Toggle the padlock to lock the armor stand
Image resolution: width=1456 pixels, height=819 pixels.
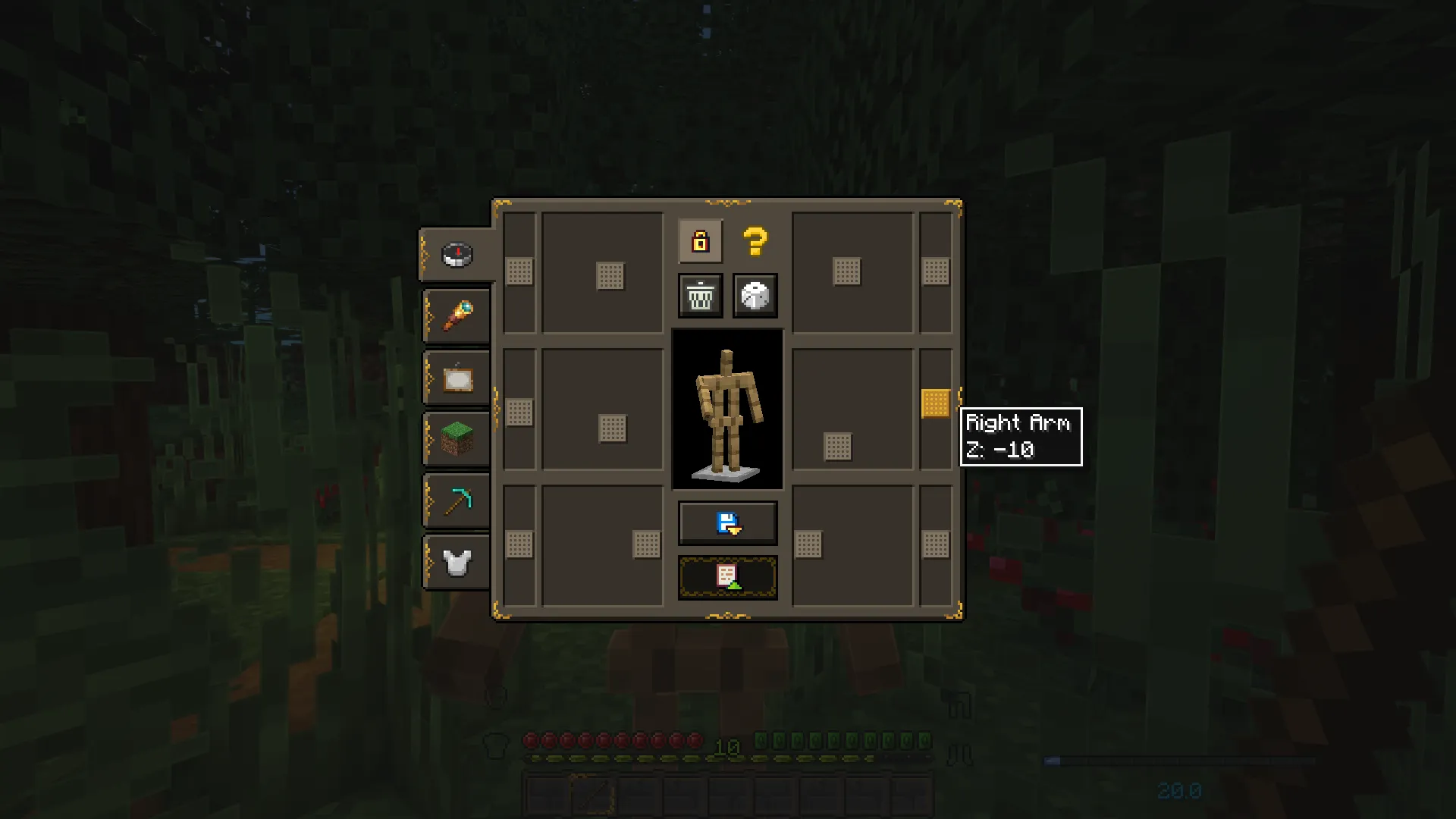(x=699, y=241)
